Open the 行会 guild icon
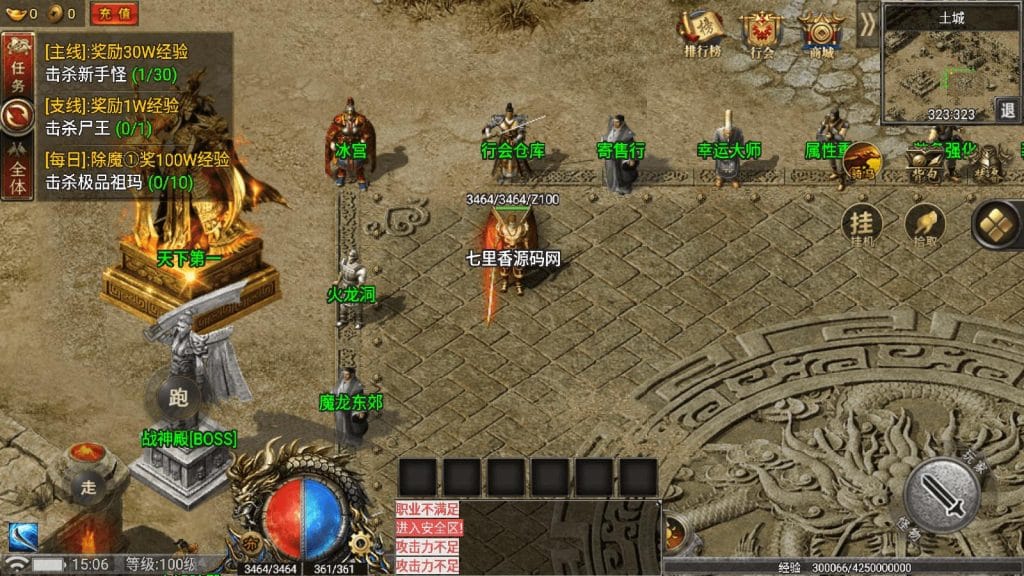This screenshot has width=1024, height=576. [x=762, y=36]
